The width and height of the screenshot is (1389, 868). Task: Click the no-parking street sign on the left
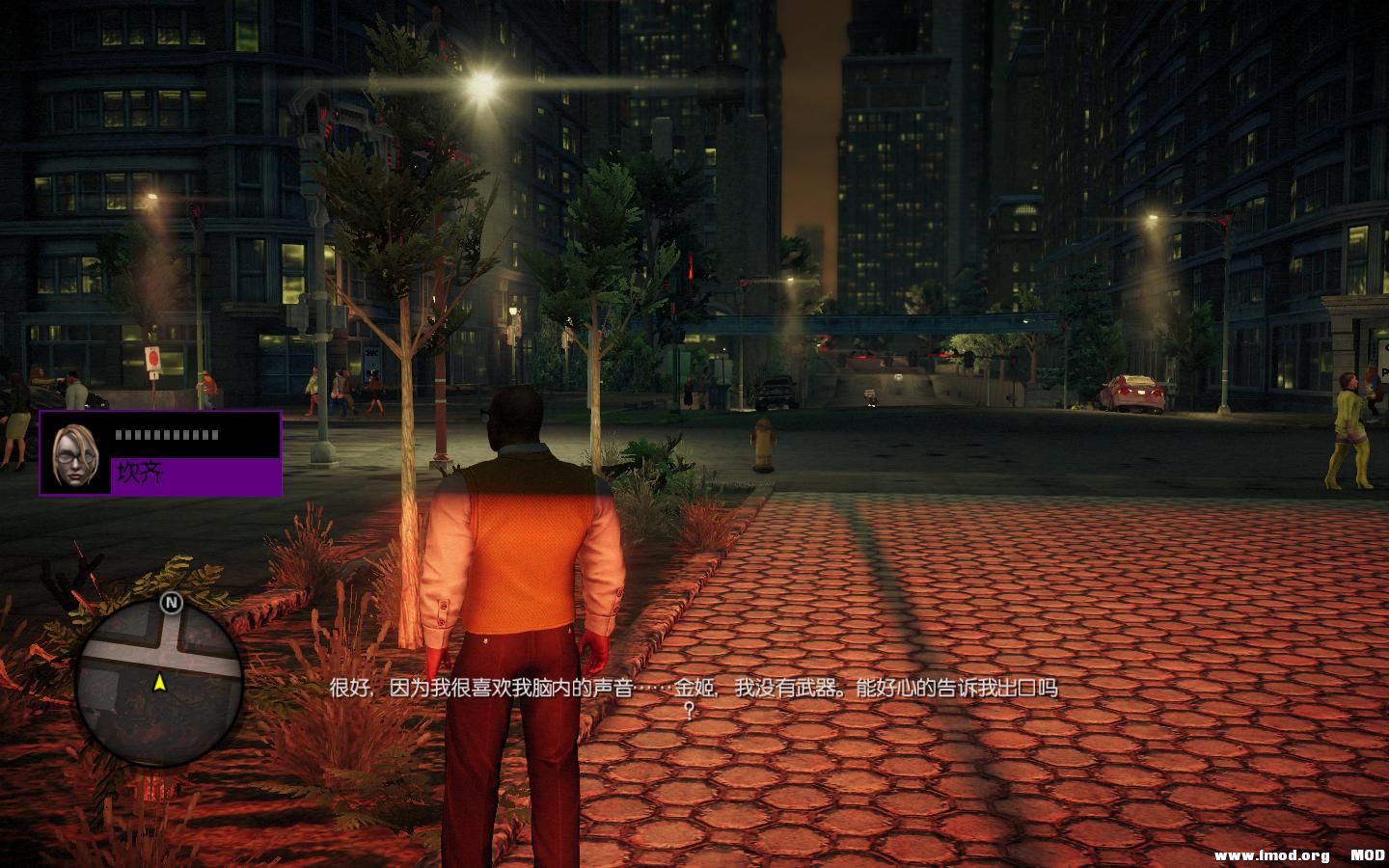(x=153, y=357)
